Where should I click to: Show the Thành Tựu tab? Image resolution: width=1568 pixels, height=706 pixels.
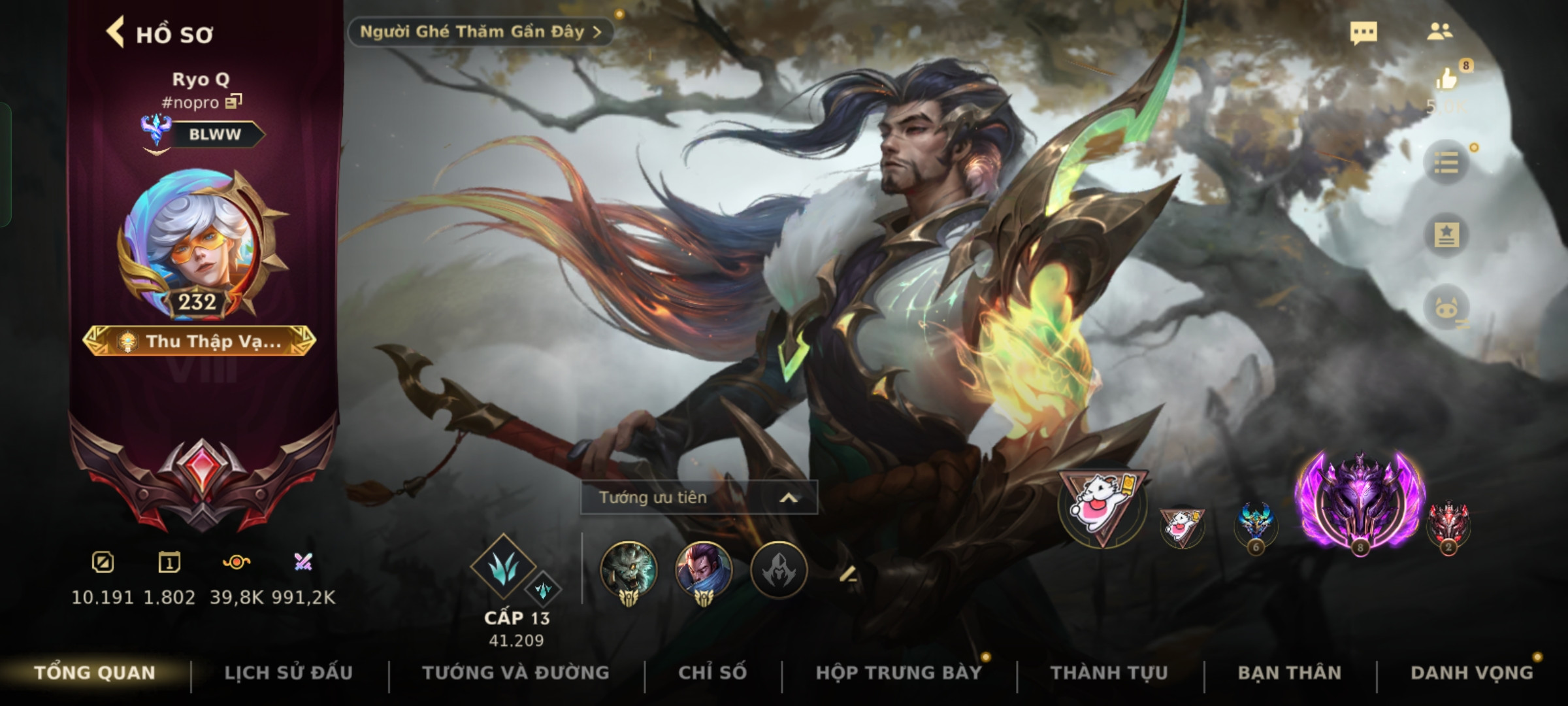click(1109, 673)
